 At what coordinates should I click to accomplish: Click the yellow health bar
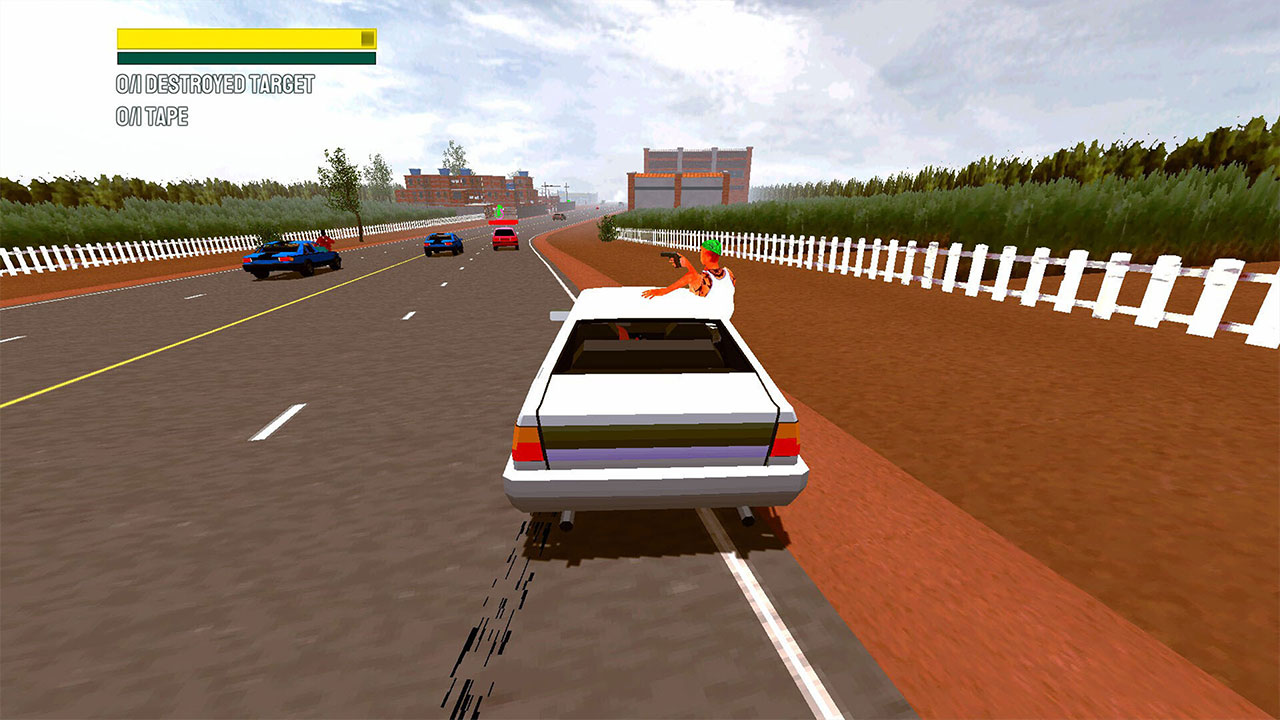point(240,37)
